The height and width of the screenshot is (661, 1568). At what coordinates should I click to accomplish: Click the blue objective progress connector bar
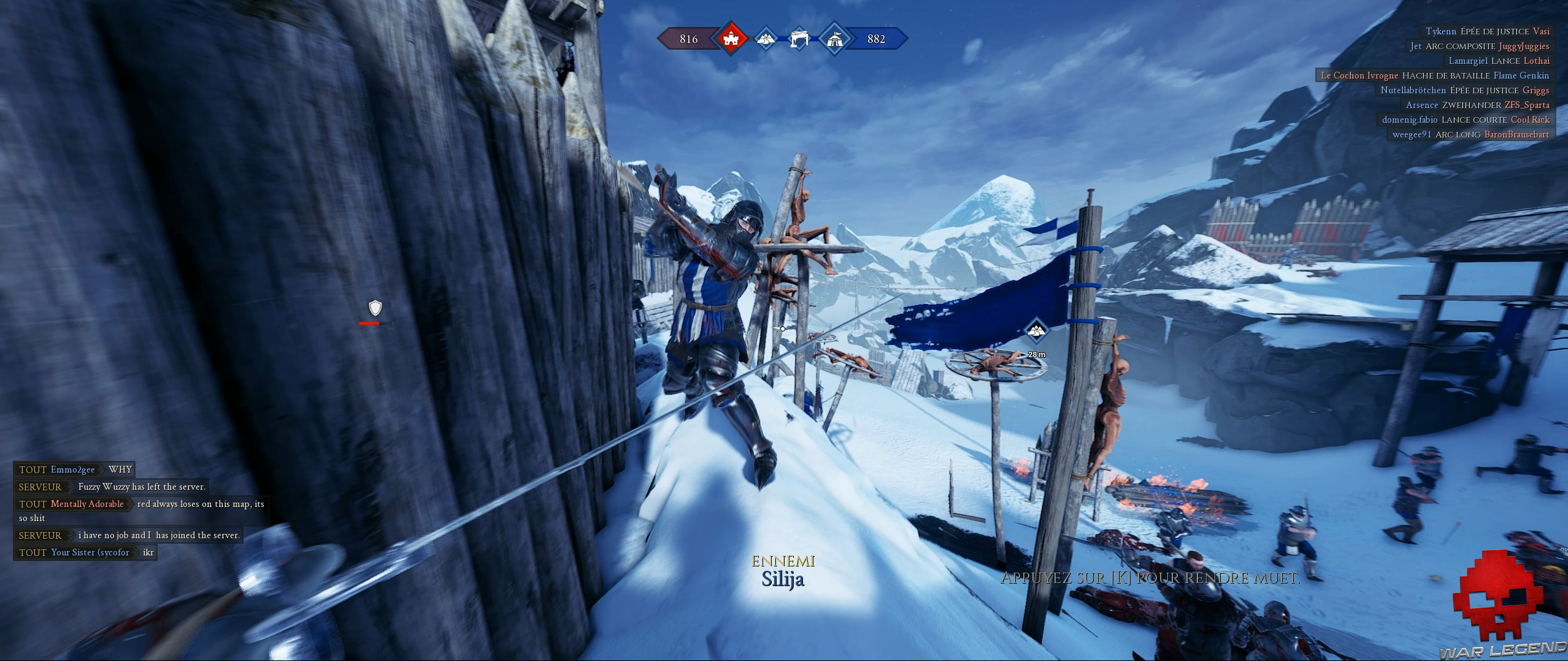pos(782,38)
